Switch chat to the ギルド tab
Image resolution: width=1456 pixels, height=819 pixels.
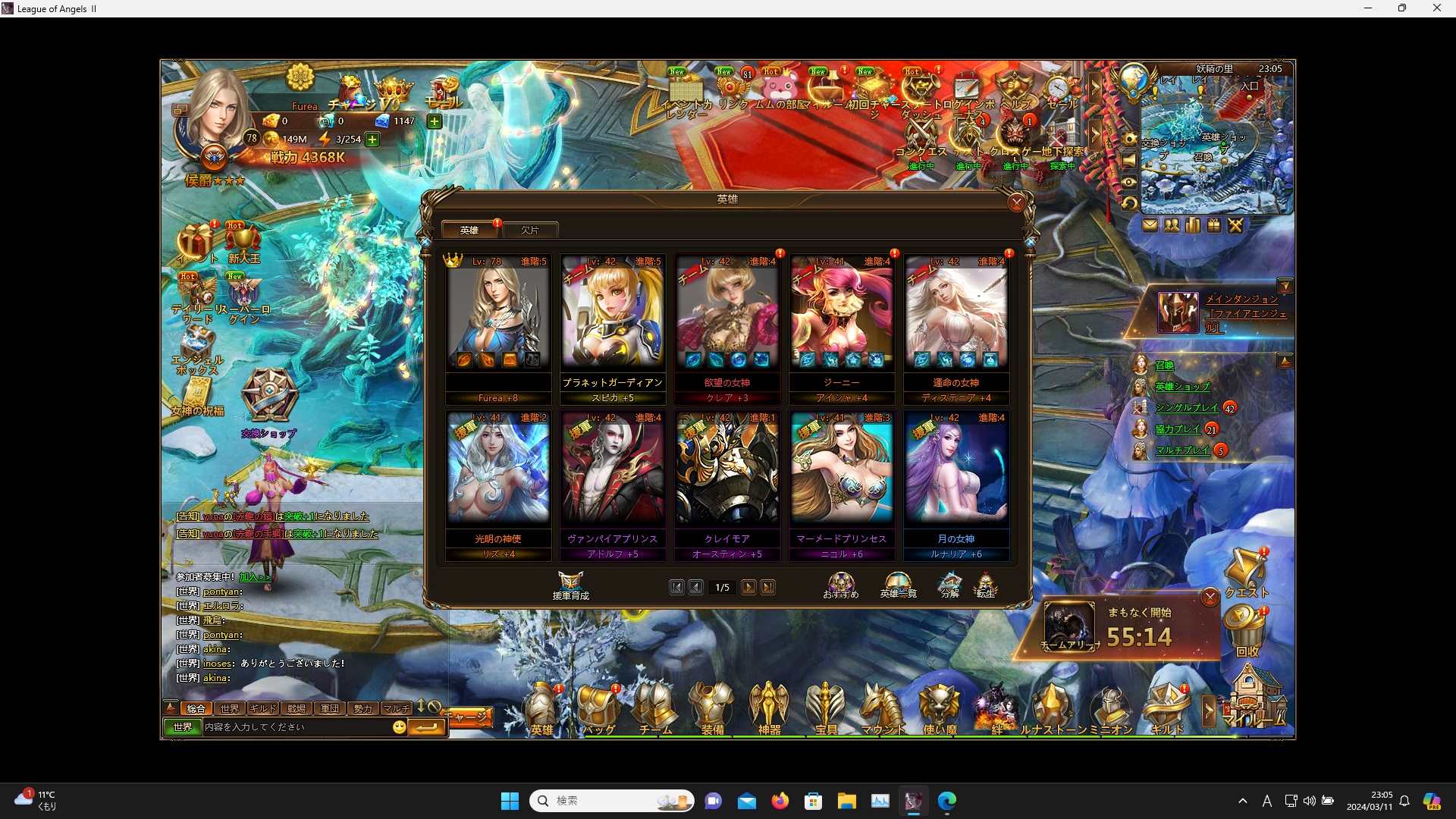tap(262, 708)
